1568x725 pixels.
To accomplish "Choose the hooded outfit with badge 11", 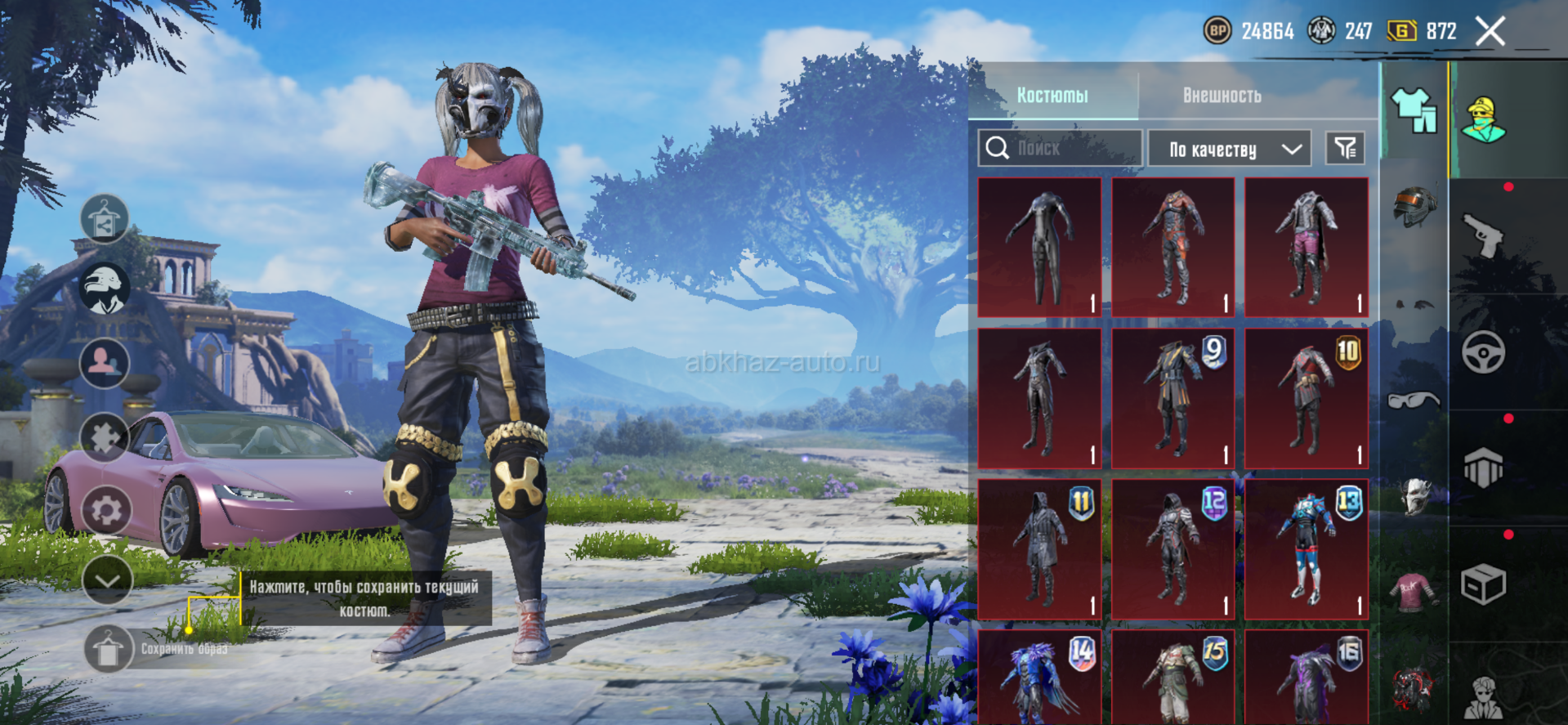I will click(1039, 549).
